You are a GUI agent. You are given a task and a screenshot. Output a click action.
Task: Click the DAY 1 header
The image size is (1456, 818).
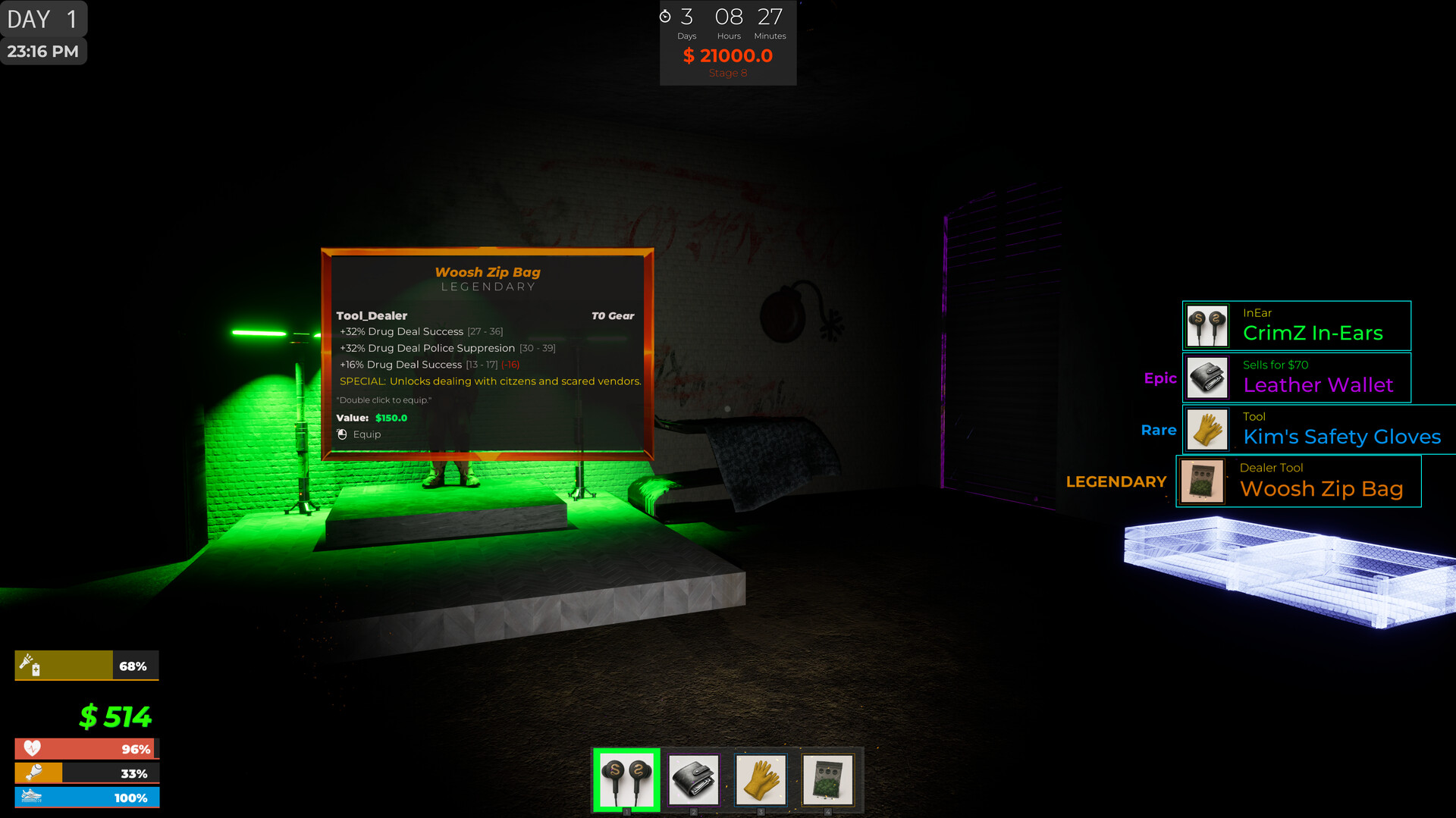[42, 19]
